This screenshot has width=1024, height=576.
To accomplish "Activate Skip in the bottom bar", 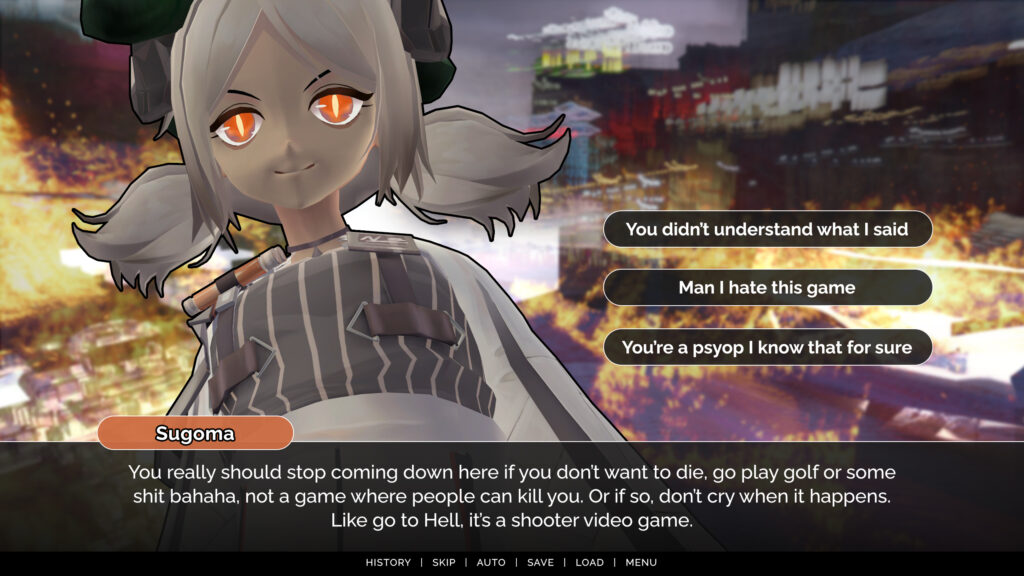I will (443, 563).
